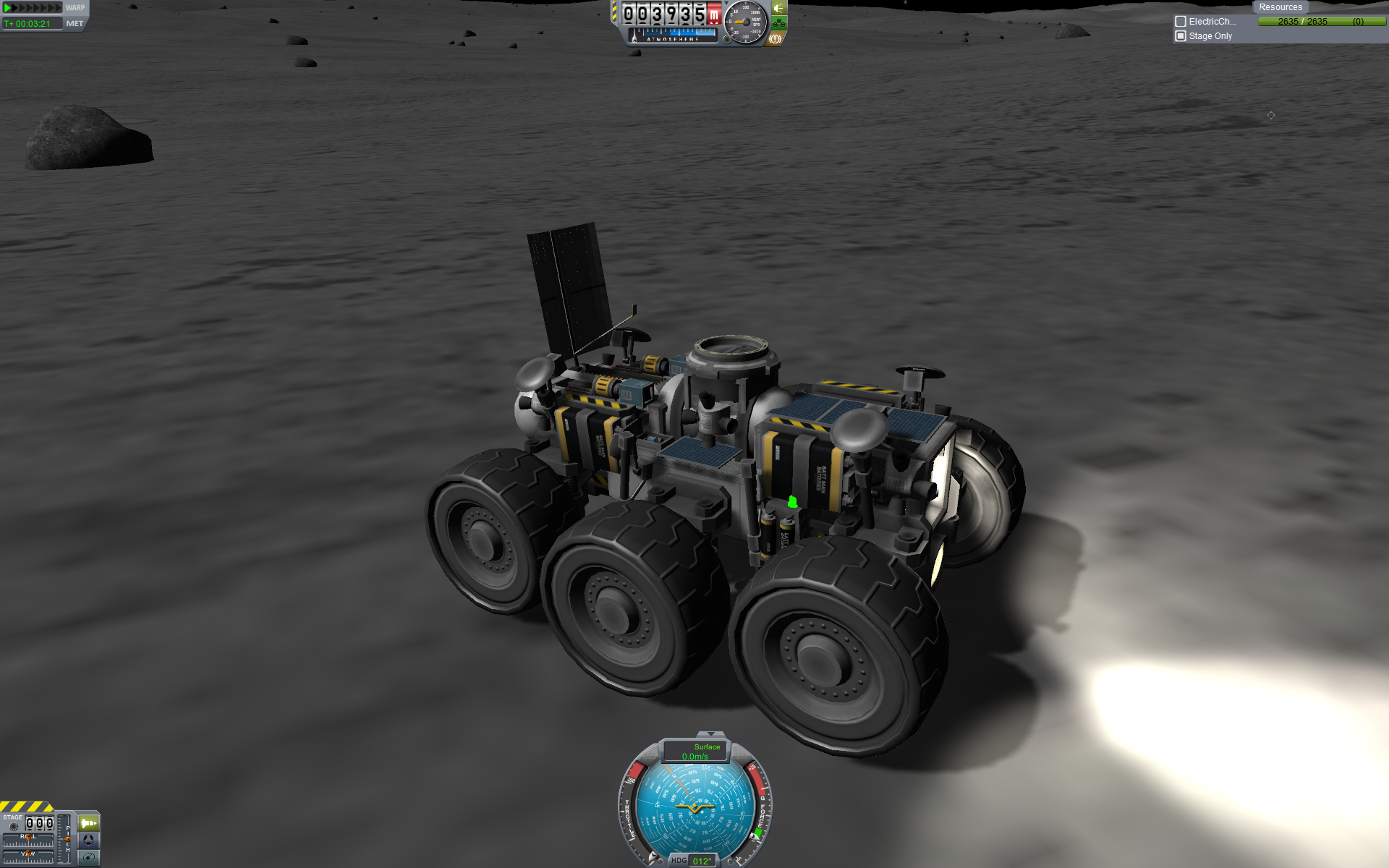Toggle the green landing gear button

coord(778,24)
